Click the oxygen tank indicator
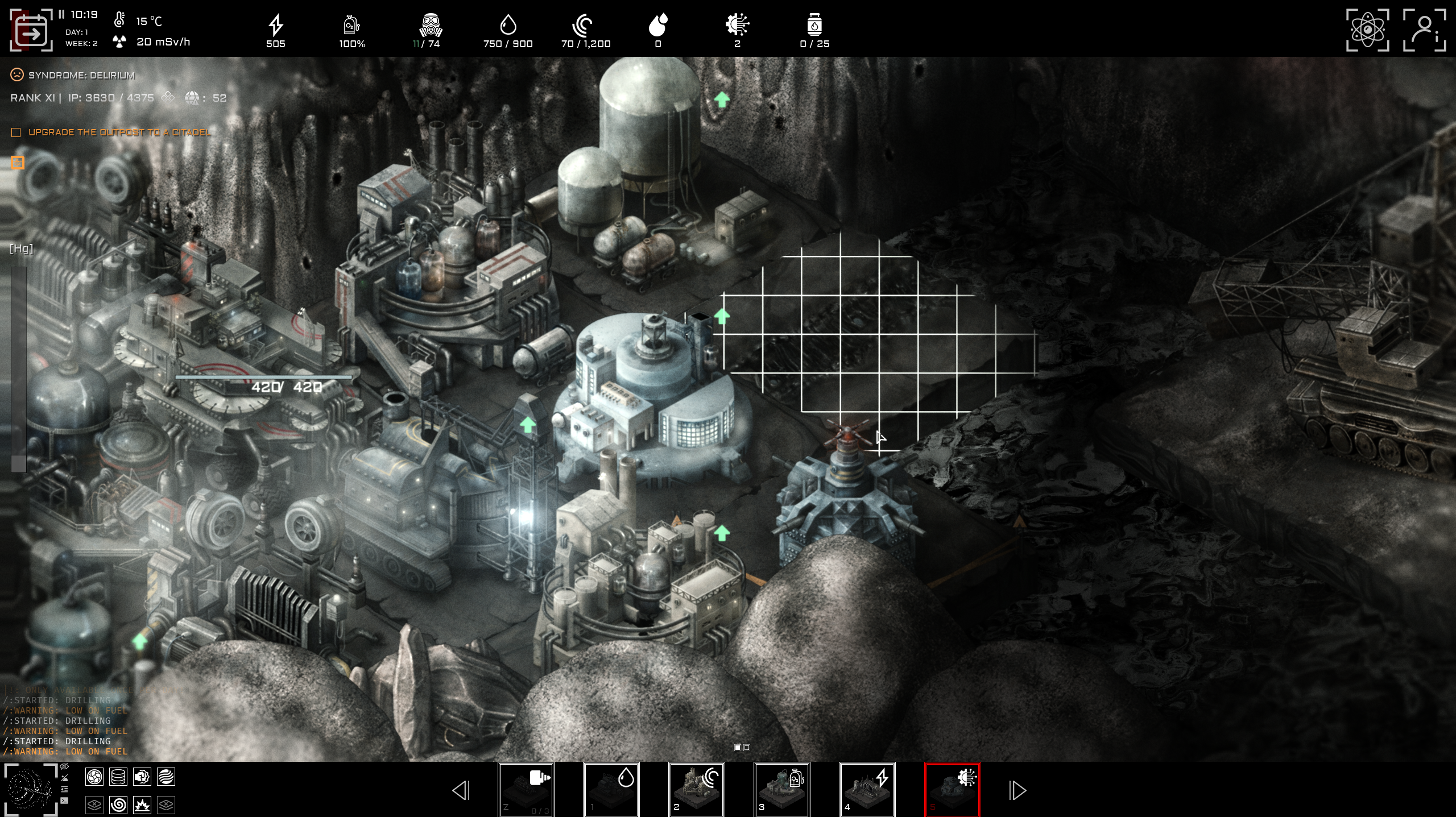 point(353,26)
